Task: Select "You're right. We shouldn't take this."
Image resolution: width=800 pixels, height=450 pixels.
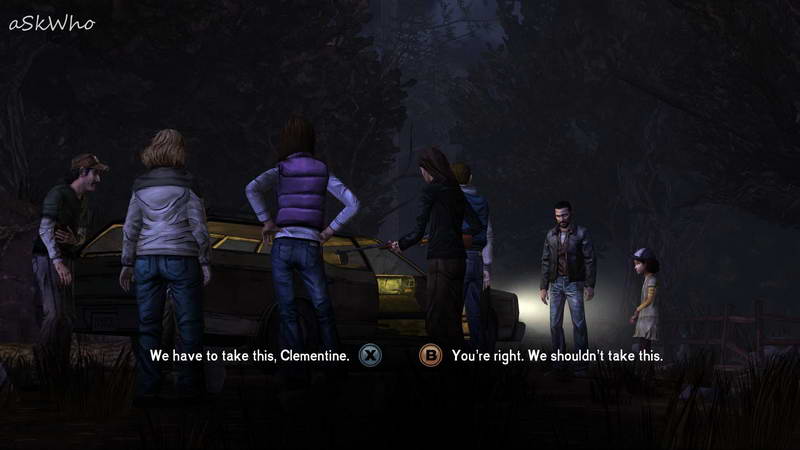Action: pyautogui.click(x=557, y=355)
